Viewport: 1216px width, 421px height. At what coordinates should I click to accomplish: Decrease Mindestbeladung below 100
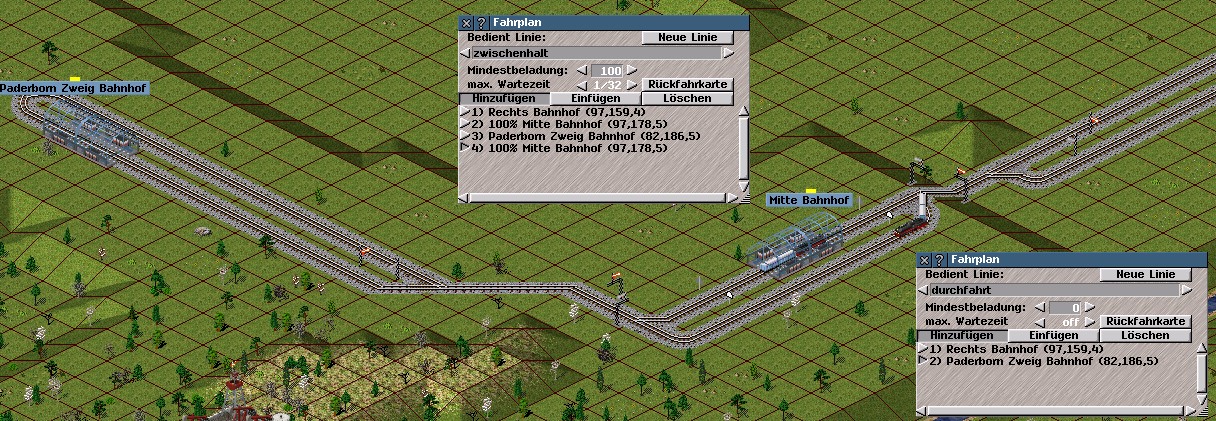[581, 70]
